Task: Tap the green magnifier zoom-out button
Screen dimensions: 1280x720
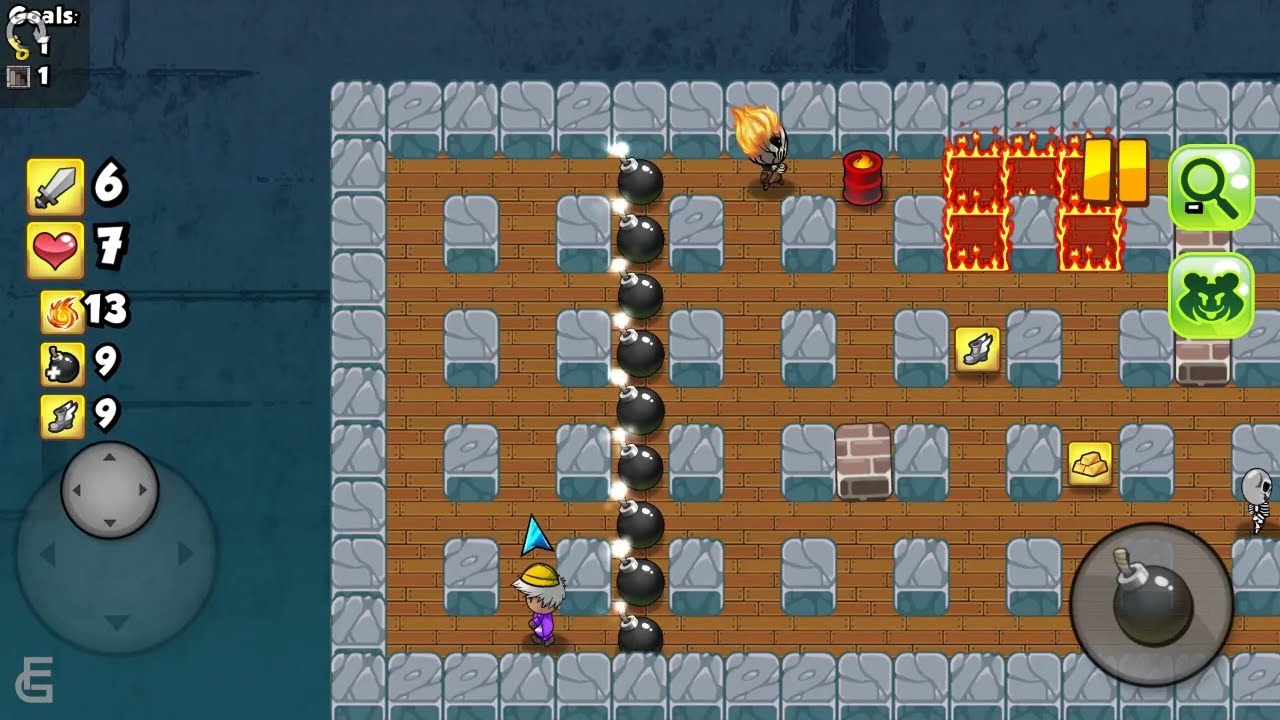Action: 1210,188
